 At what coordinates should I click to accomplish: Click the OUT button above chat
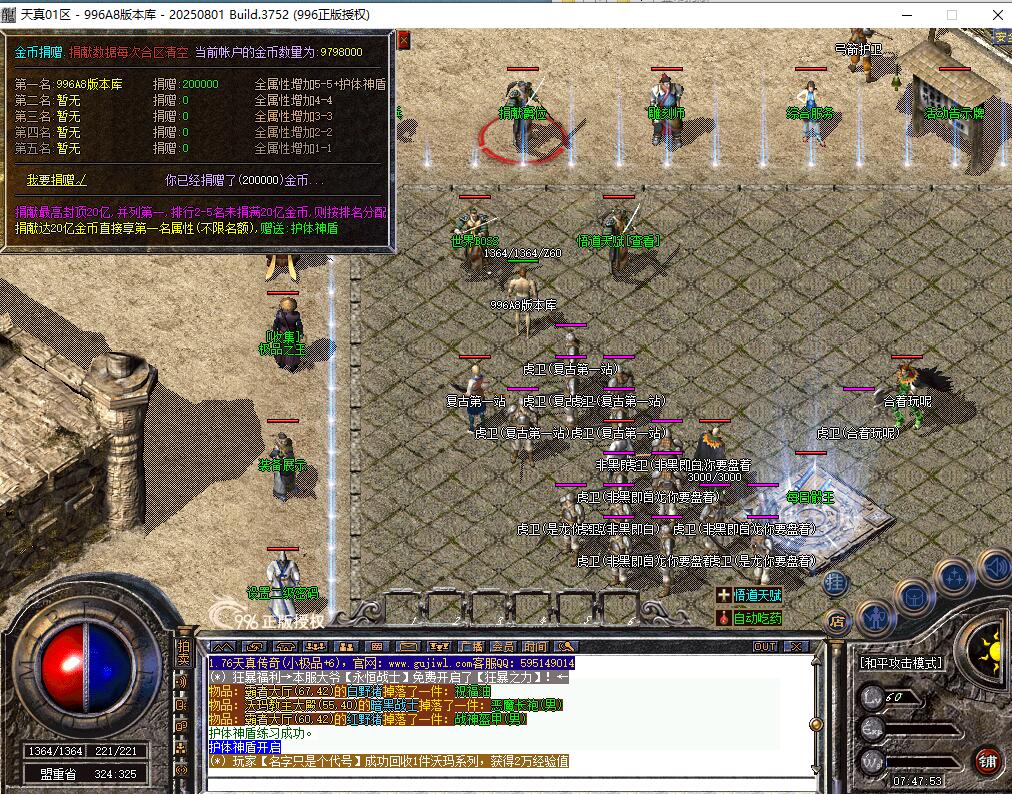765,647
